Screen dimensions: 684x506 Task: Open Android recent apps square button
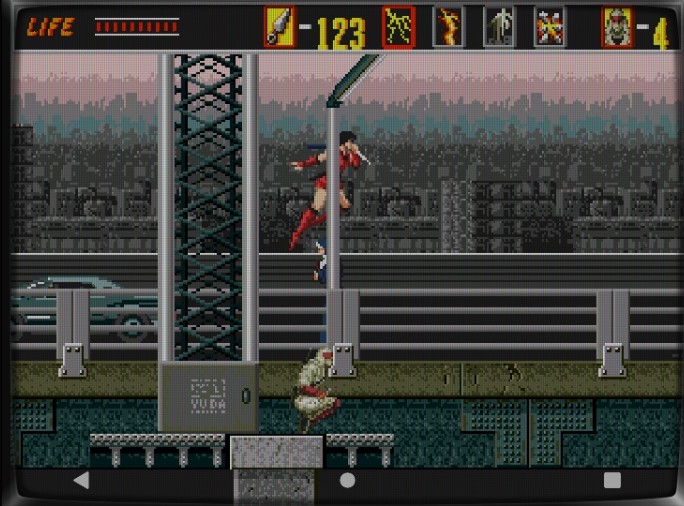[x=612, y=480]
